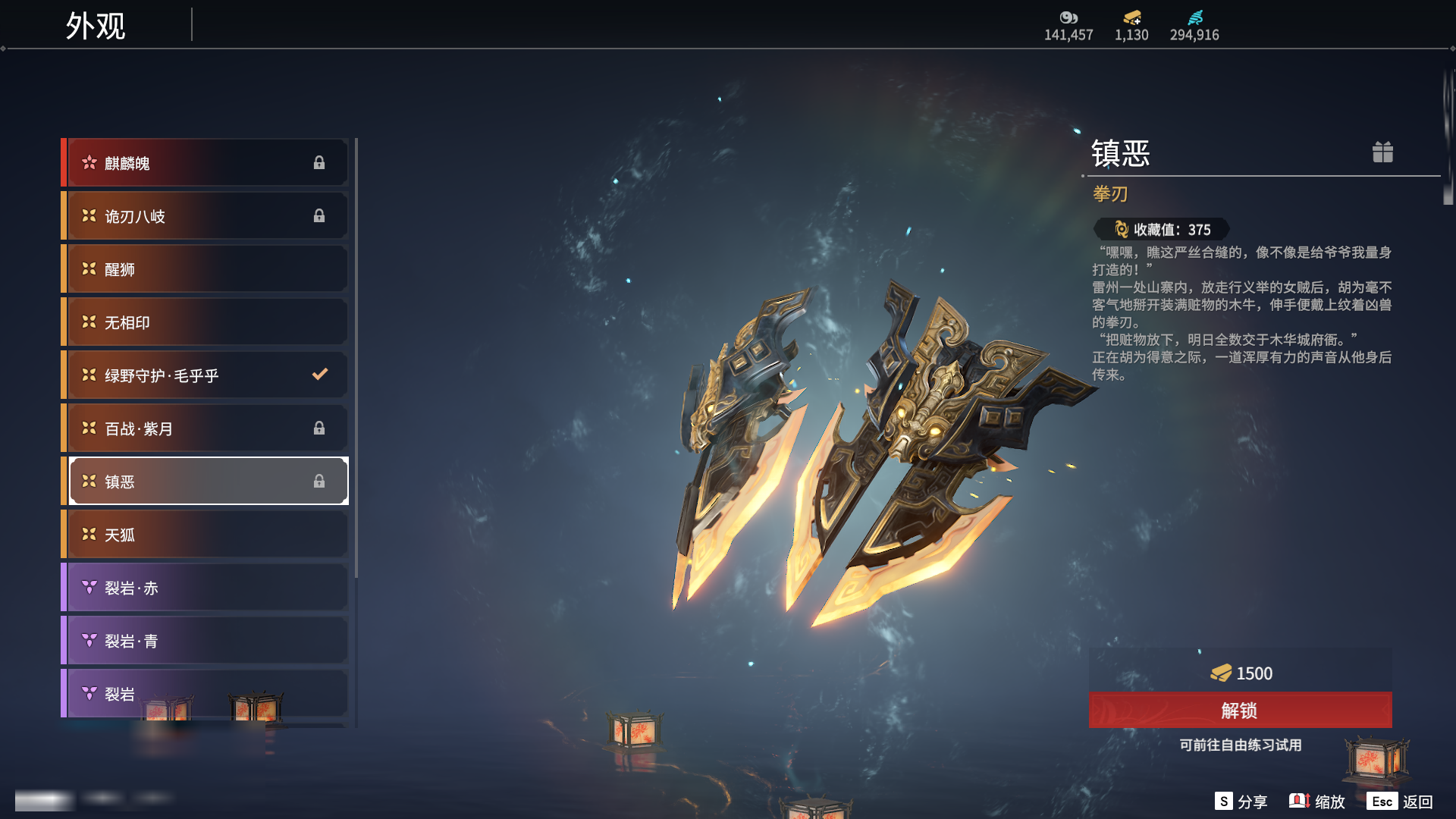Choose the 诡刃八岐 skin
The height and width of the screenshot is (819, 1456).
pos(206,216)
